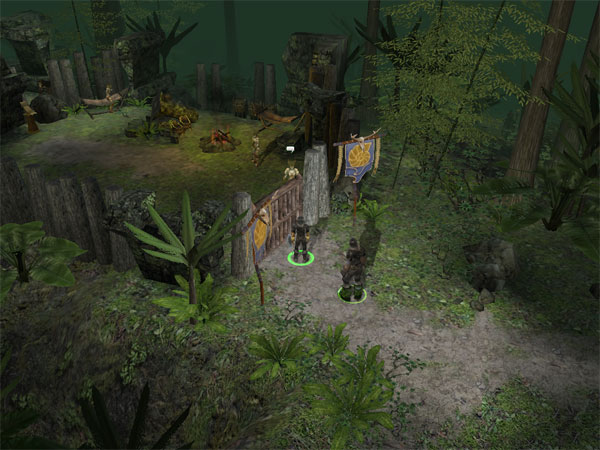This screenshot has height=450, width=600.
Task: Click the speech bubble above the gate guard
Action: pos(290,150)
